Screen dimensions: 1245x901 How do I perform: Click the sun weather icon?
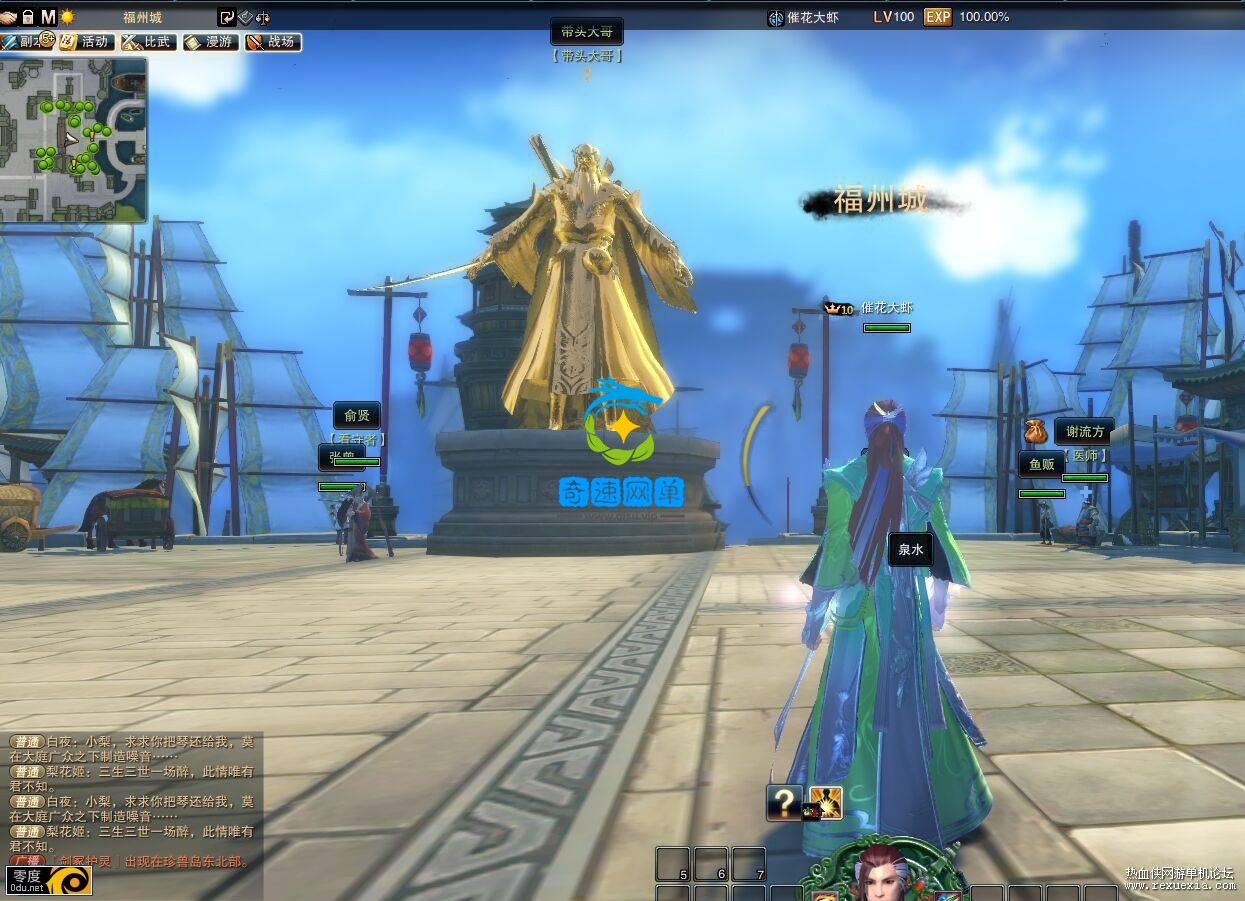[67, 17]
